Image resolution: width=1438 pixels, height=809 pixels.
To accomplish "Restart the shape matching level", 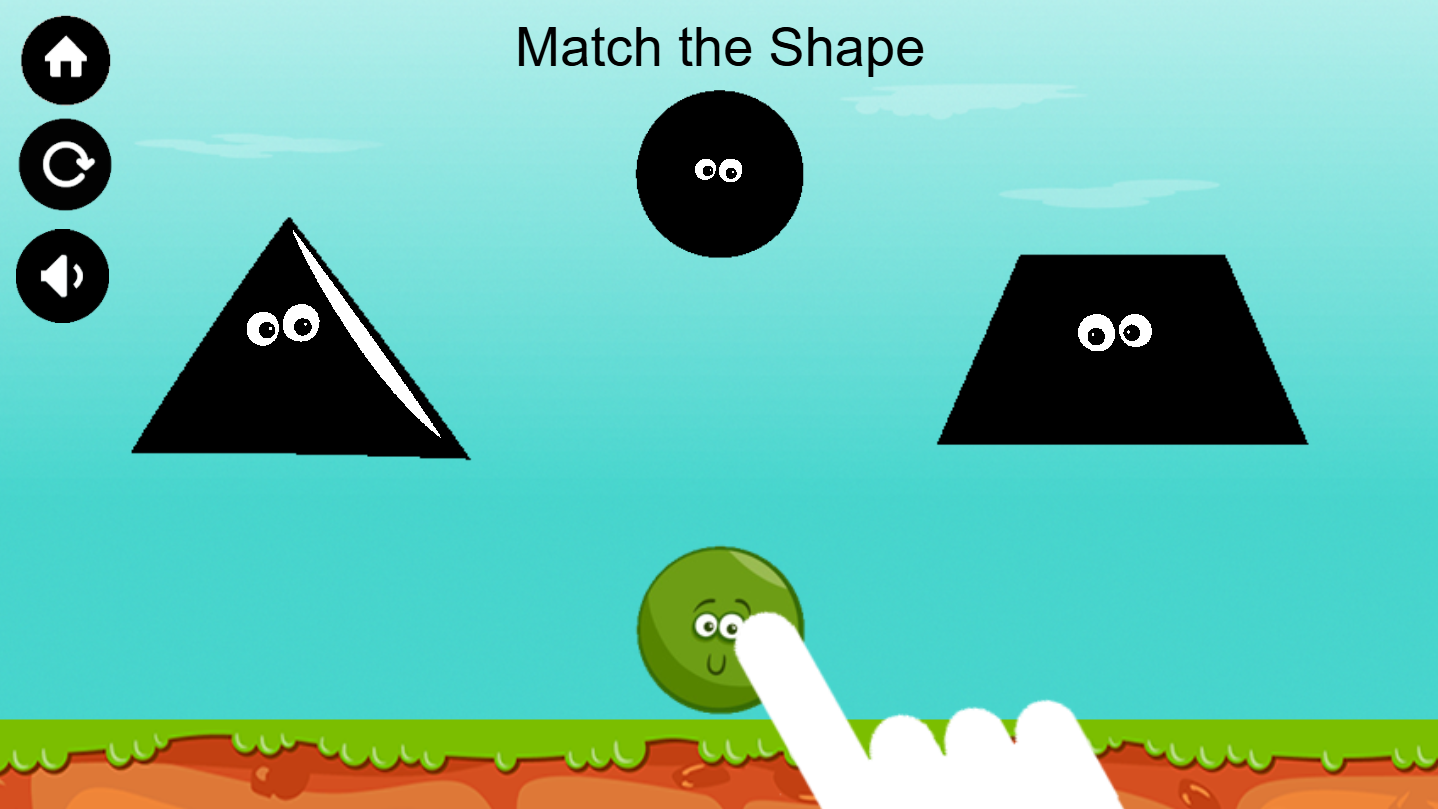I will coord(64,164).
